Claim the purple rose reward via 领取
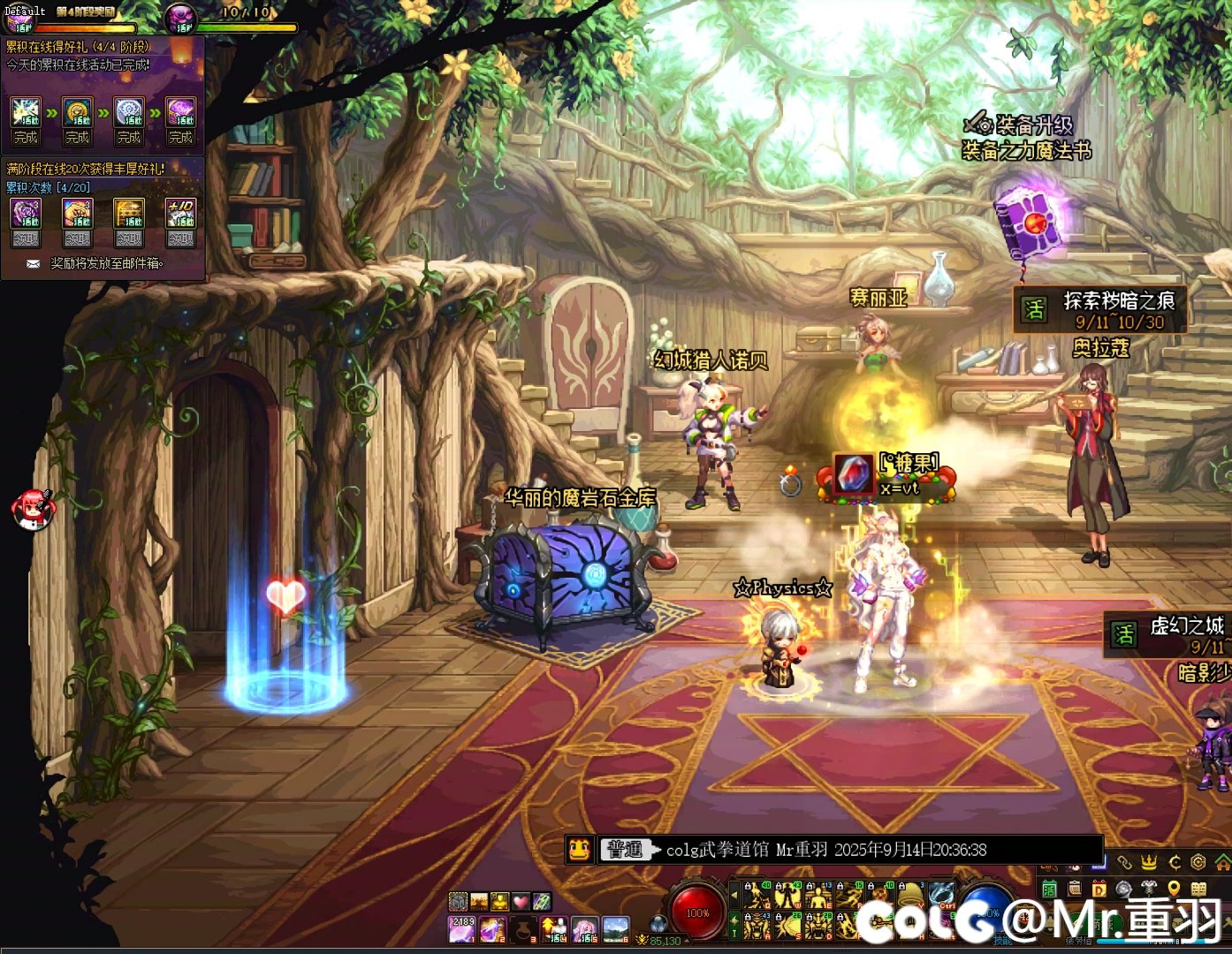Image resolution: width=1232 pixels, height=954 pixels. coord(26,238)
